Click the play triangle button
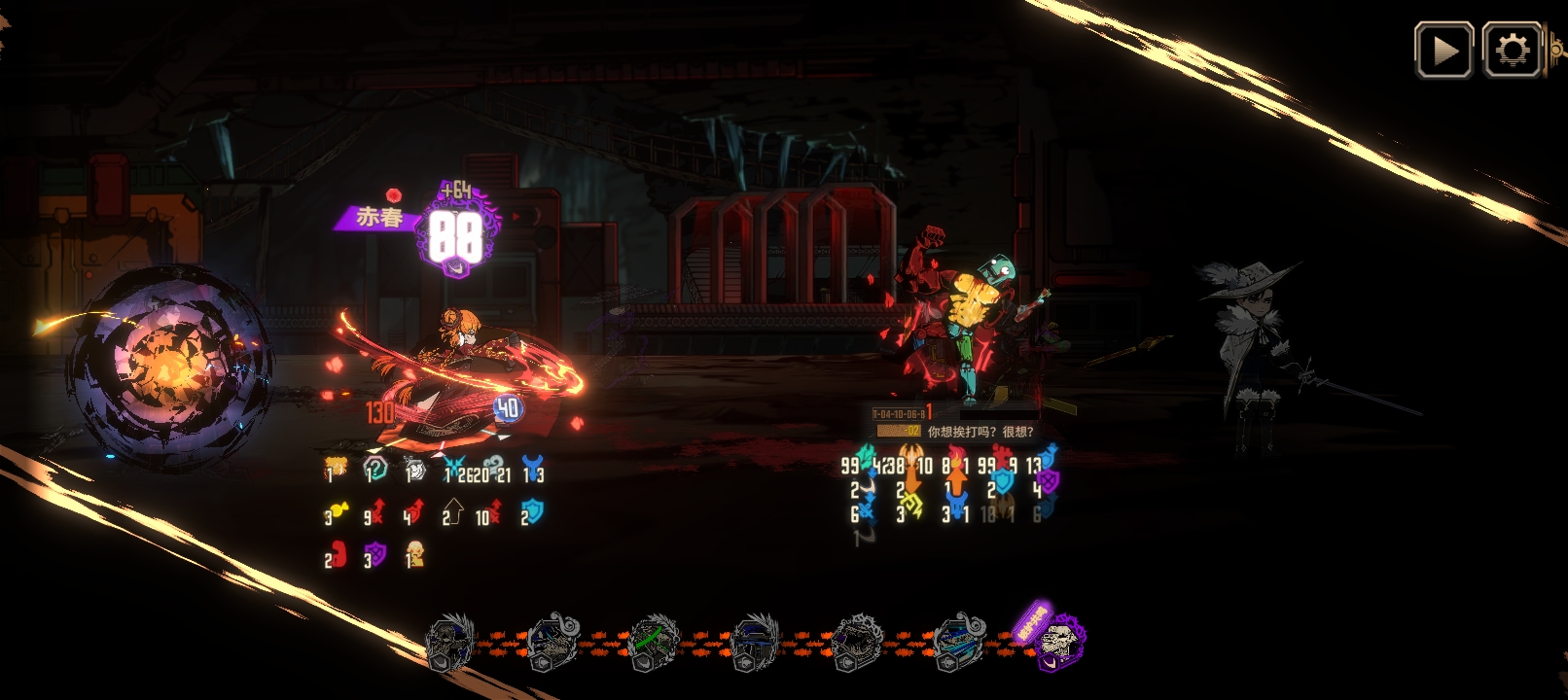 (x=1443, y=51)
